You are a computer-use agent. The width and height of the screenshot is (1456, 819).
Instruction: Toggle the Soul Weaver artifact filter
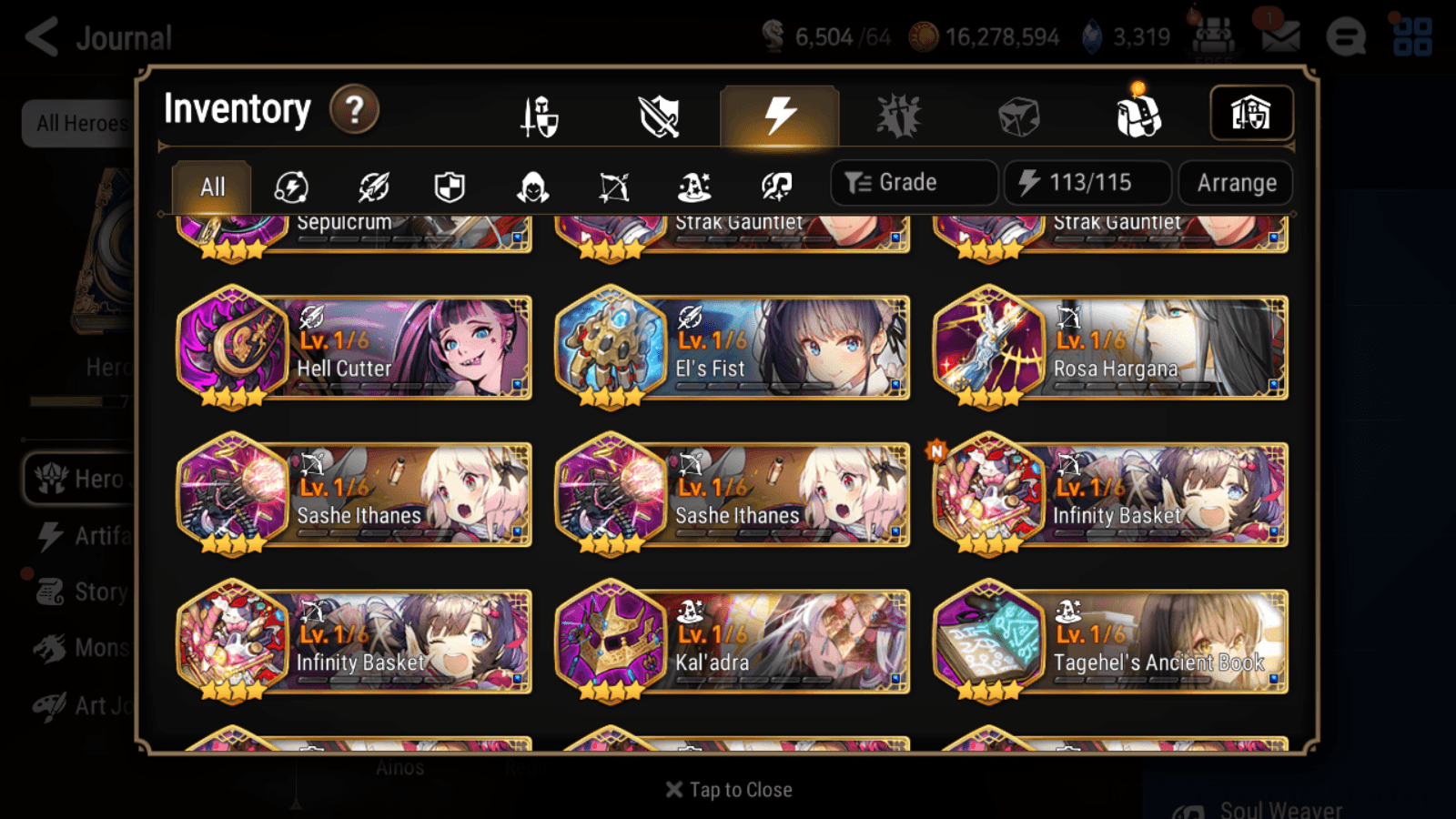click(x=778, y=187)
